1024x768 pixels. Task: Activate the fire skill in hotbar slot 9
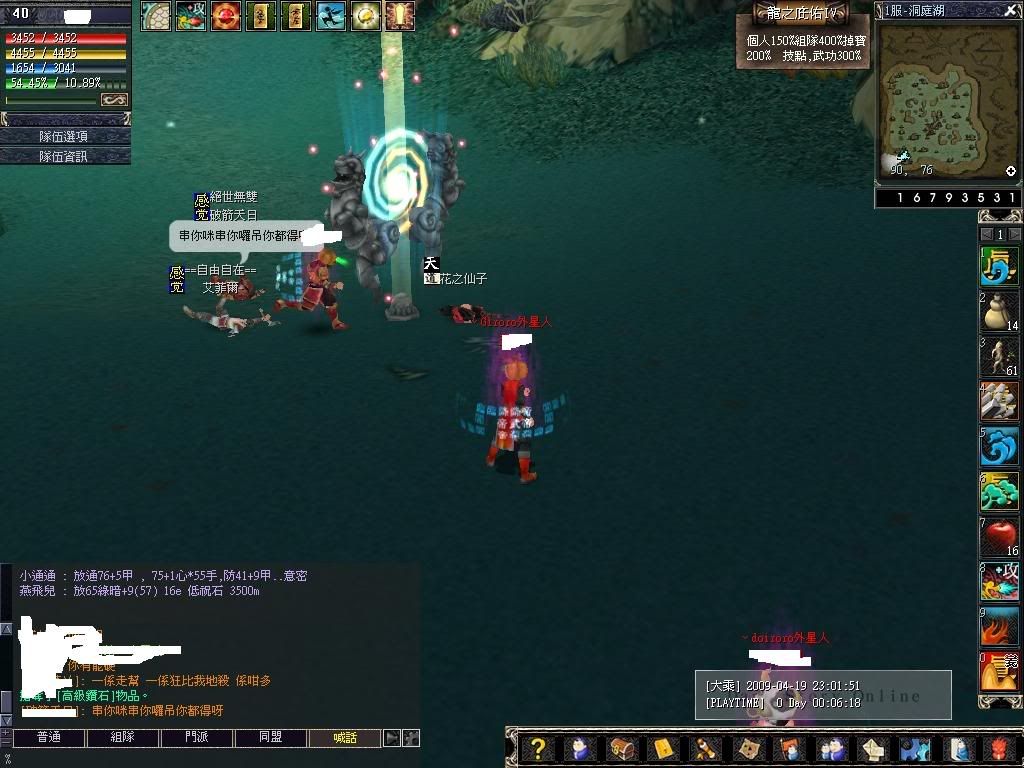click(x=998, y=627)
